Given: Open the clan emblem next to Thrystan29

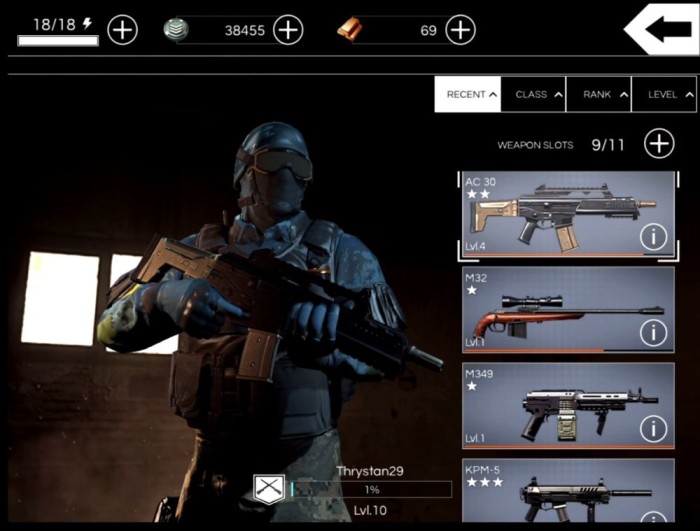Looking at the screenshot, I should tap(269, 490).
